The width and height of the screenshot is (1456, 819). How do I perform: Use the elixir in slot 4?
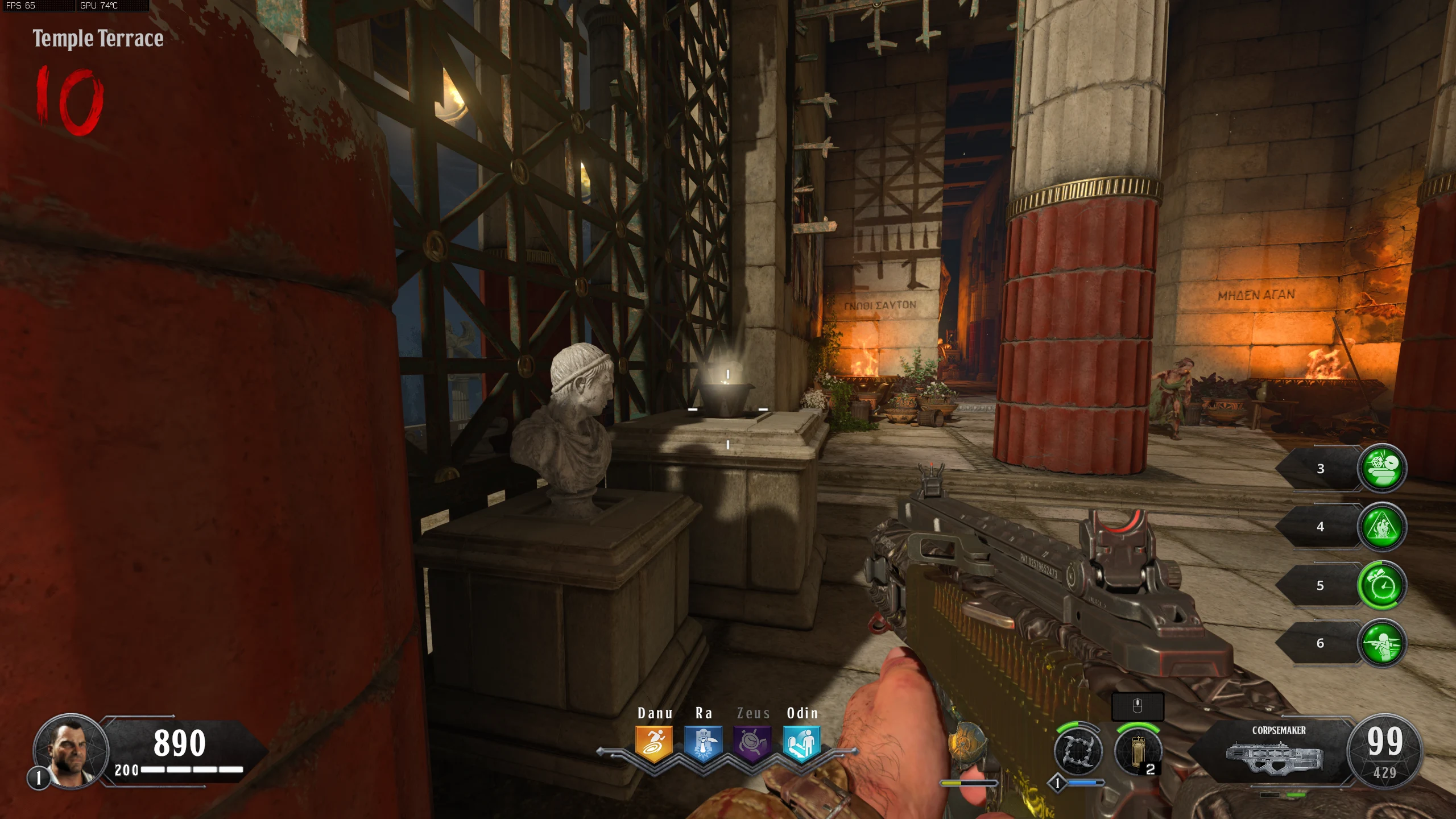pyautogui.click(x=1381, y=527)
